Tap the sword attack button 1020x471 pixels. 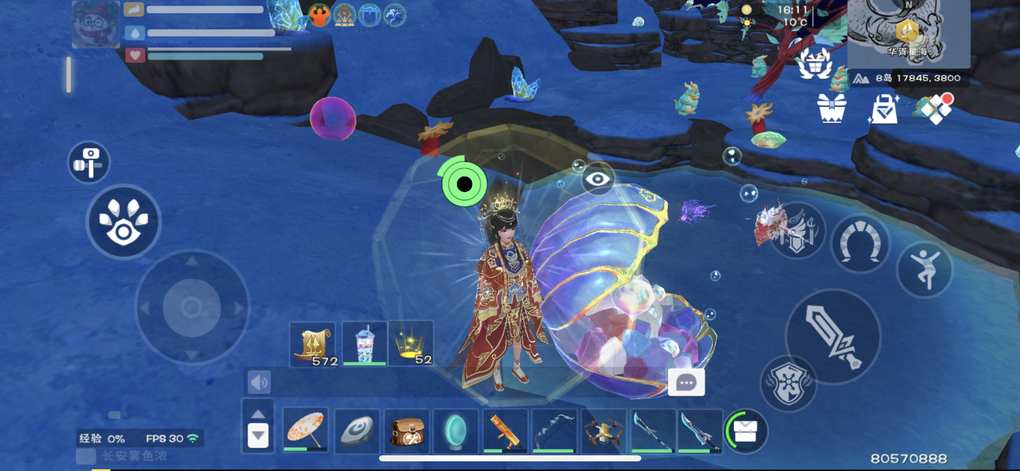pos(833,336)
